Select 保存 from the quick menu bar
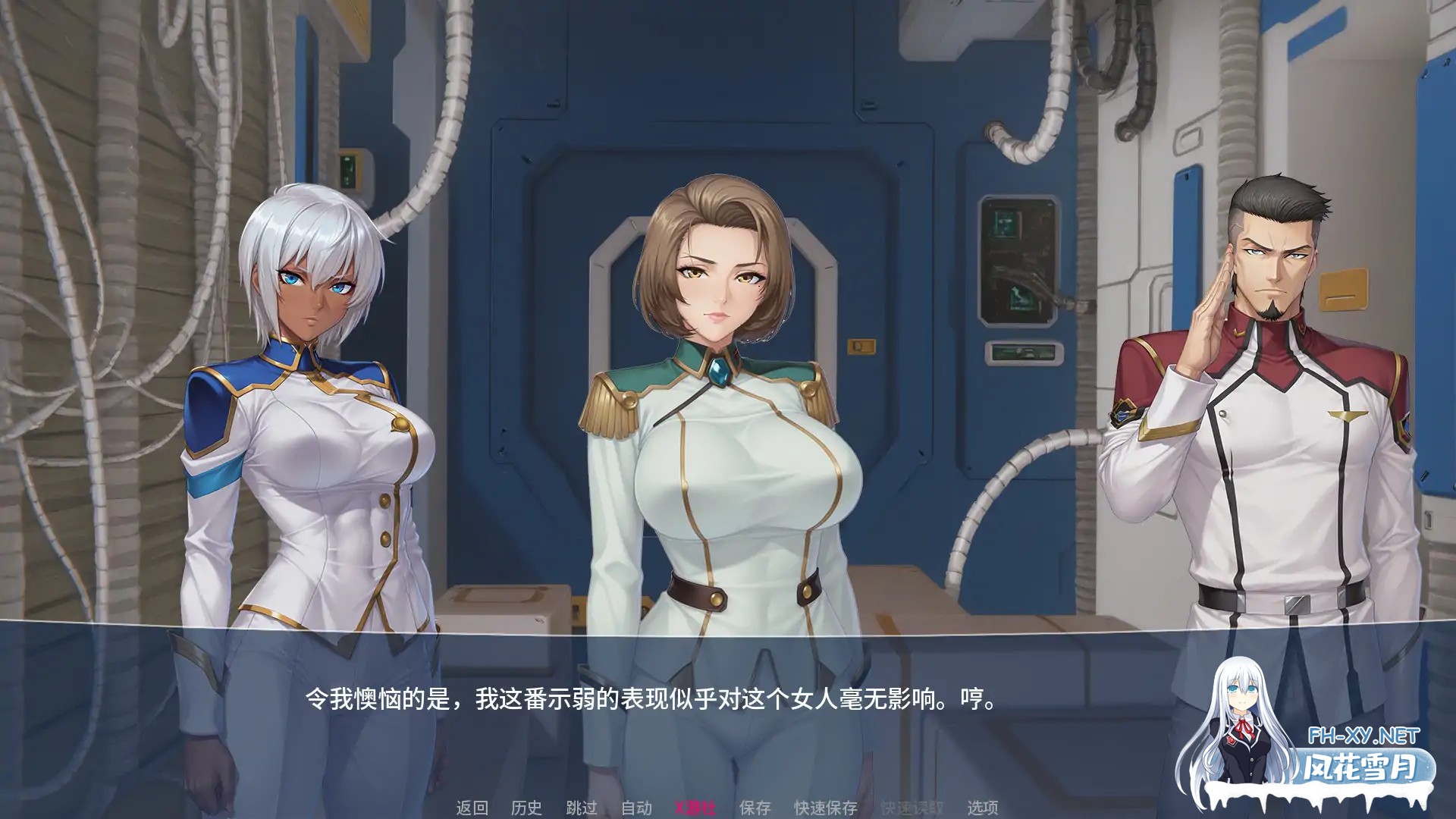 pos(755,808)
